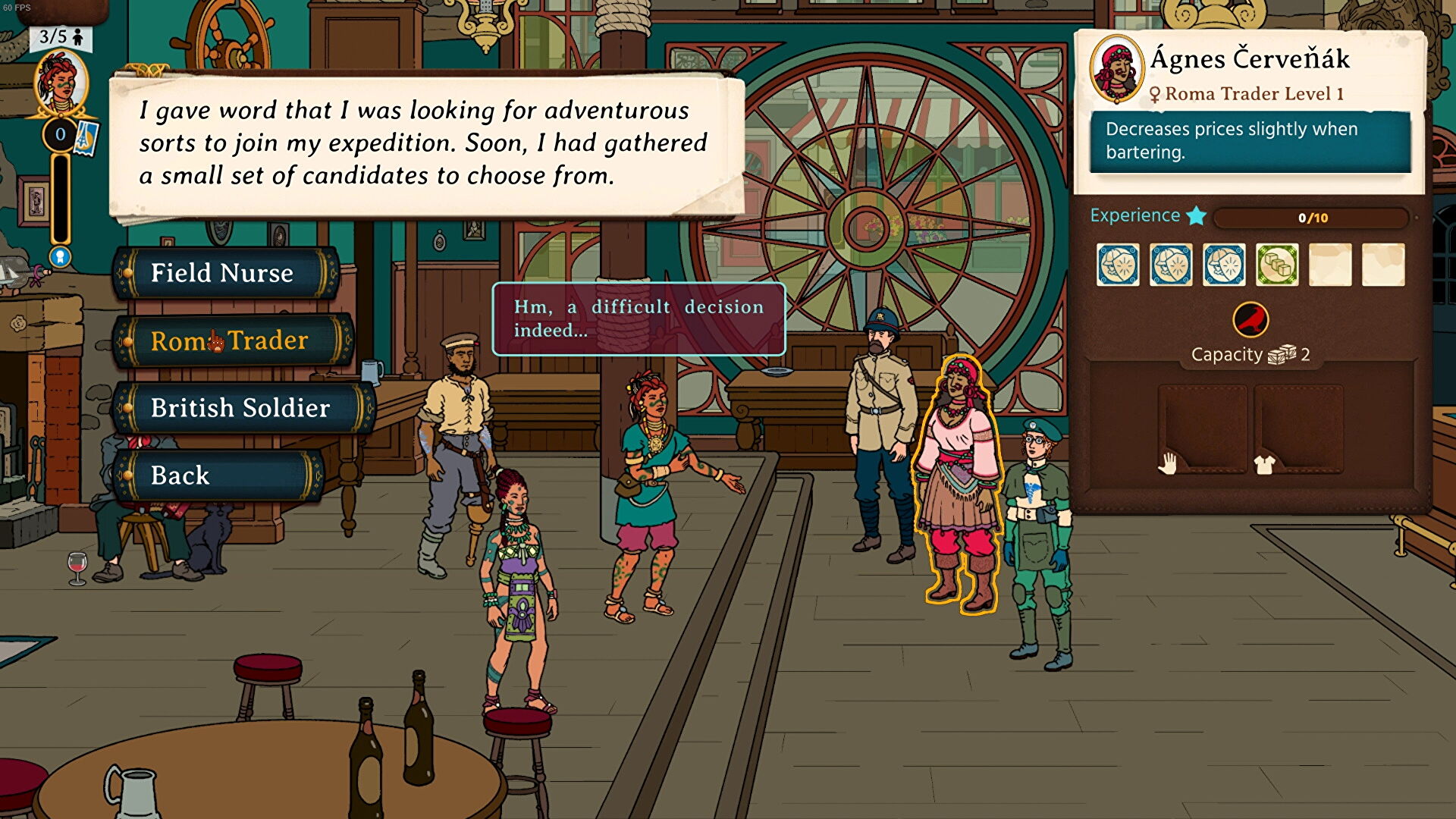Go Back from the candidate list
This screenshot has width=1456, height=819.
(x=180, y=475)
